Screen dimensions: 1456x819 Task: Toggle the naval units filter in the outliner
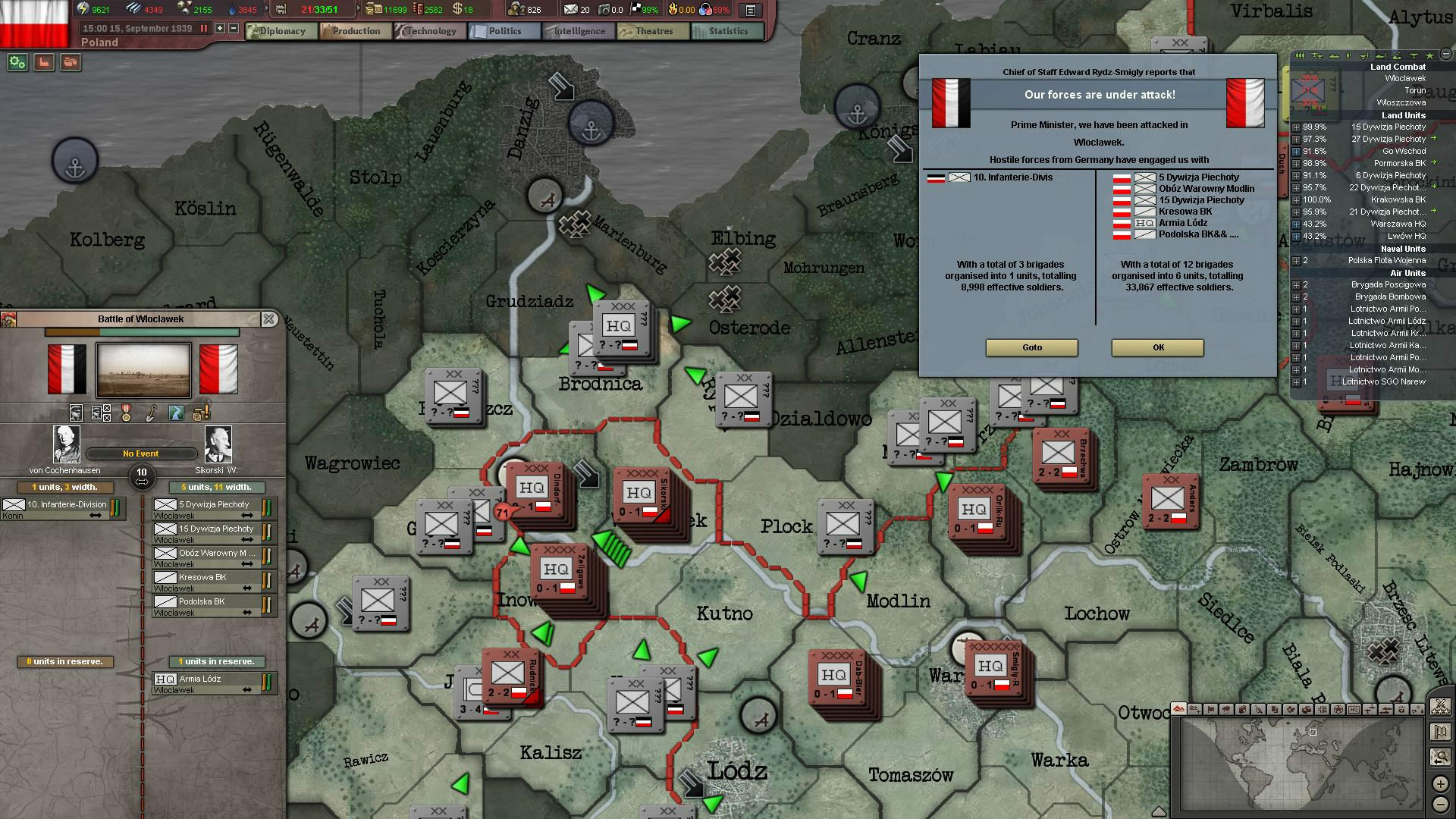tap(1333, 55)
